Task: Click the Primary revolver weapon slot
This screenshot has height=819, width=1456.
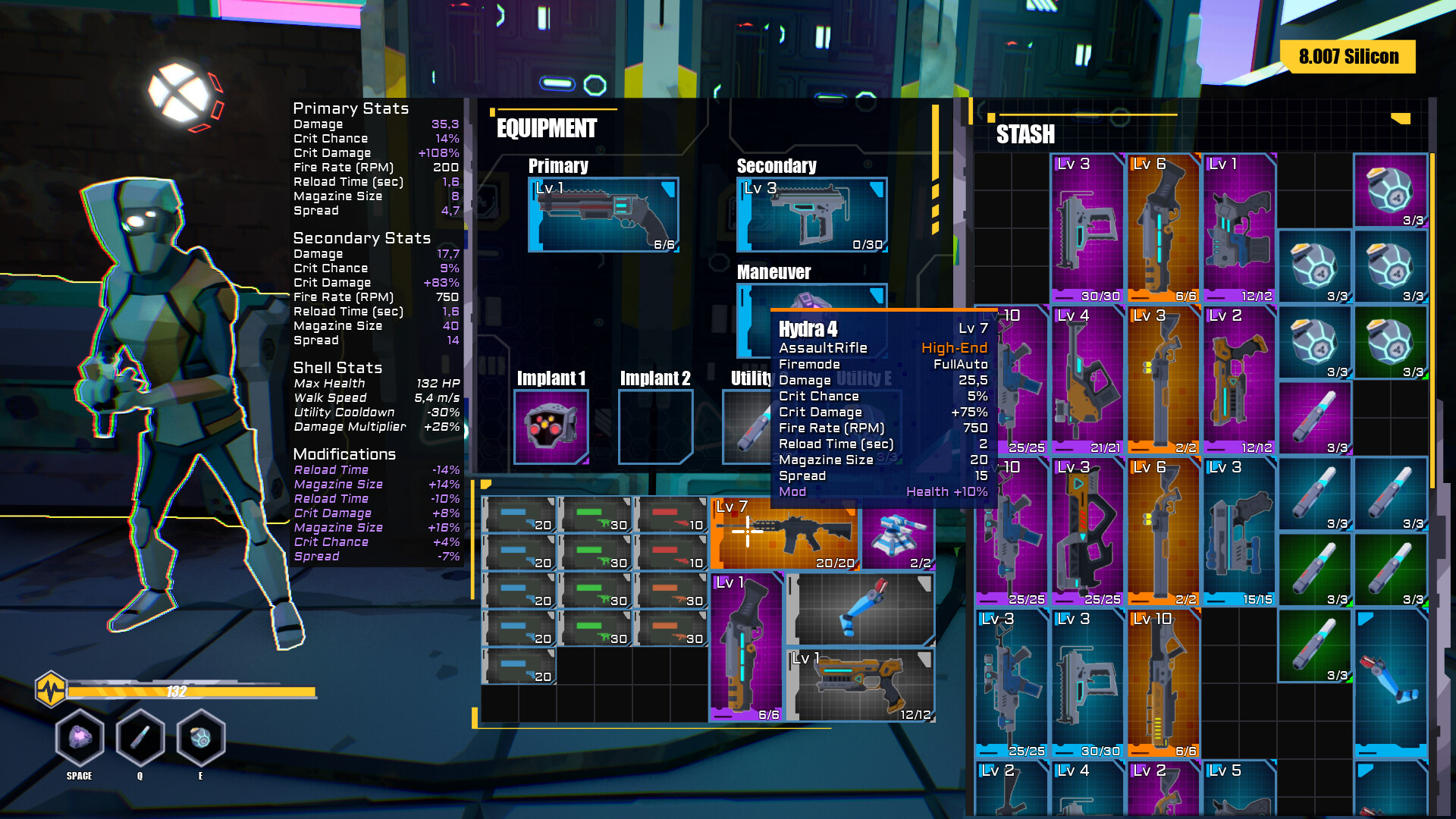Action: 604,215
